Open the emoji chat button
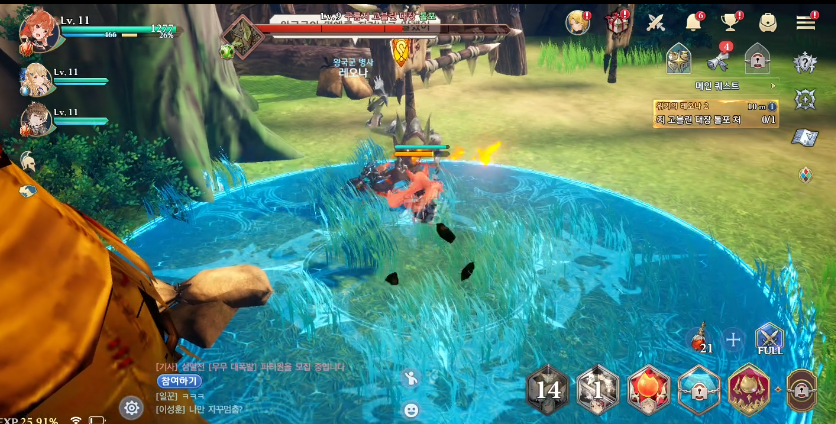836x424 pixels. (410, 409)
